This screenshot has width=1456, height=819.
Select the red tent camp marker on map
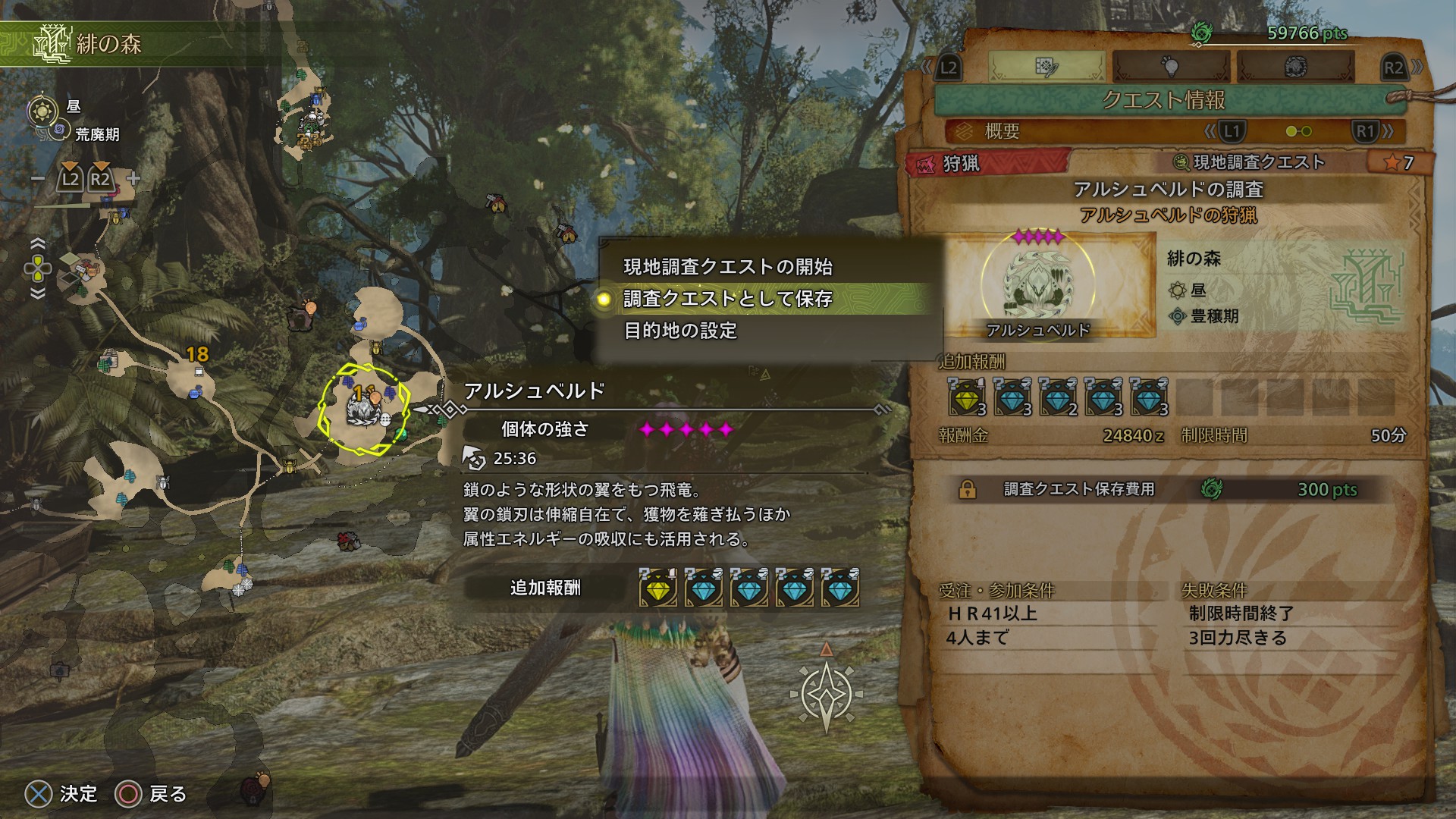coord(348,541)
